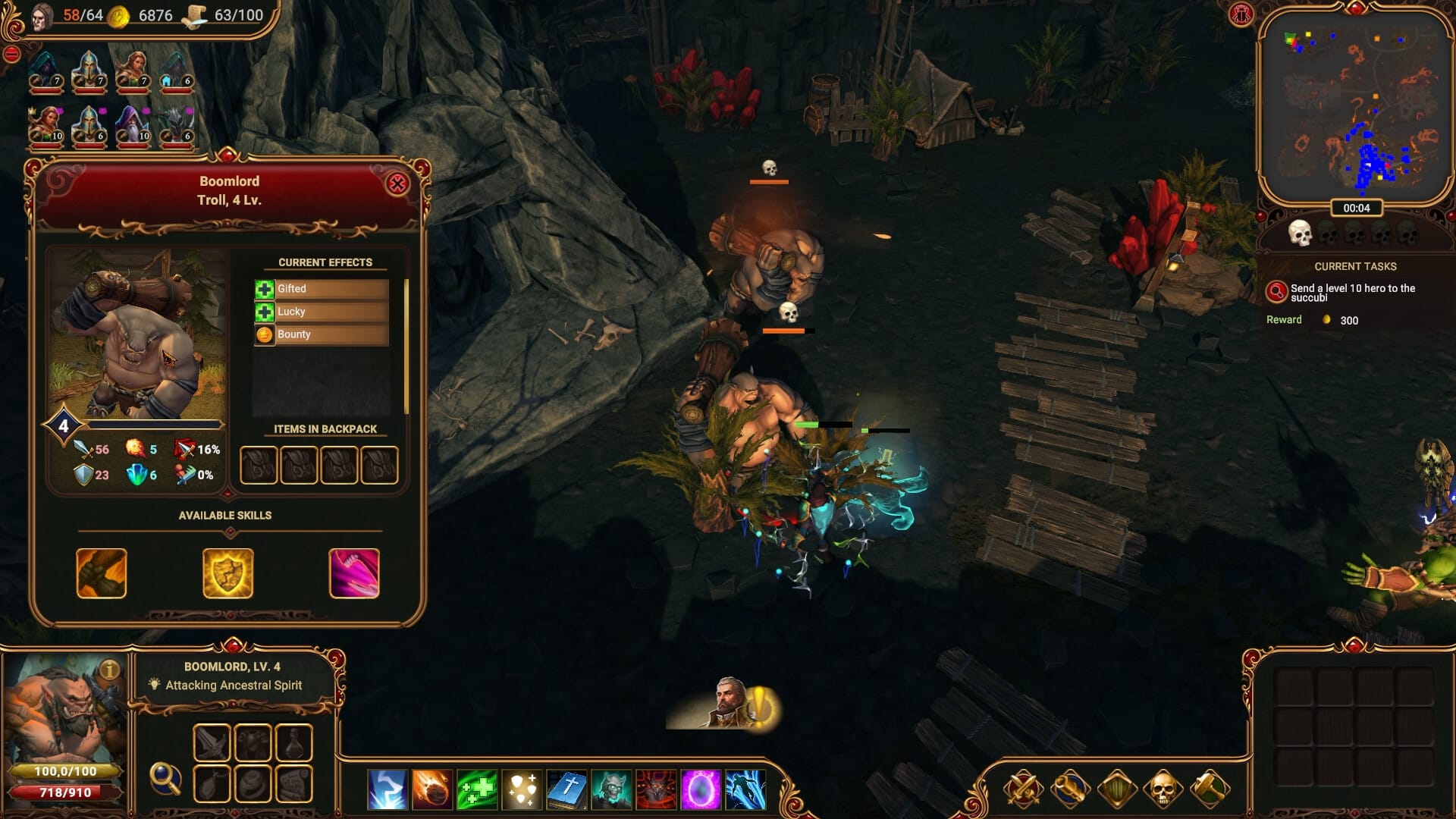Cast the blue holy book spell
Screen dimensions: 1456x819
(x=566, y=789)
